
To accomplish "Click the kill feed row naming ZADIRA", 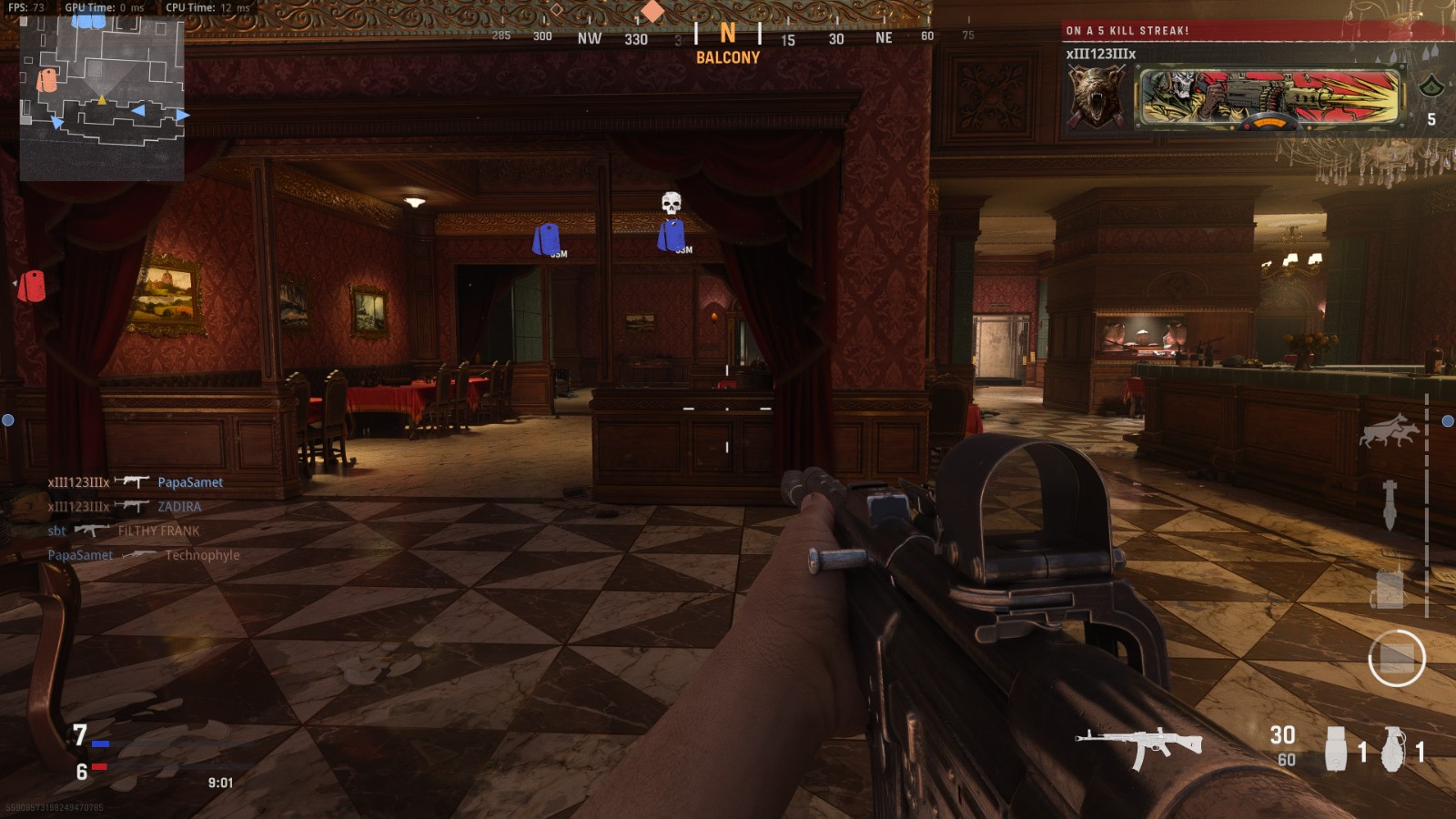I will [125, 507].
